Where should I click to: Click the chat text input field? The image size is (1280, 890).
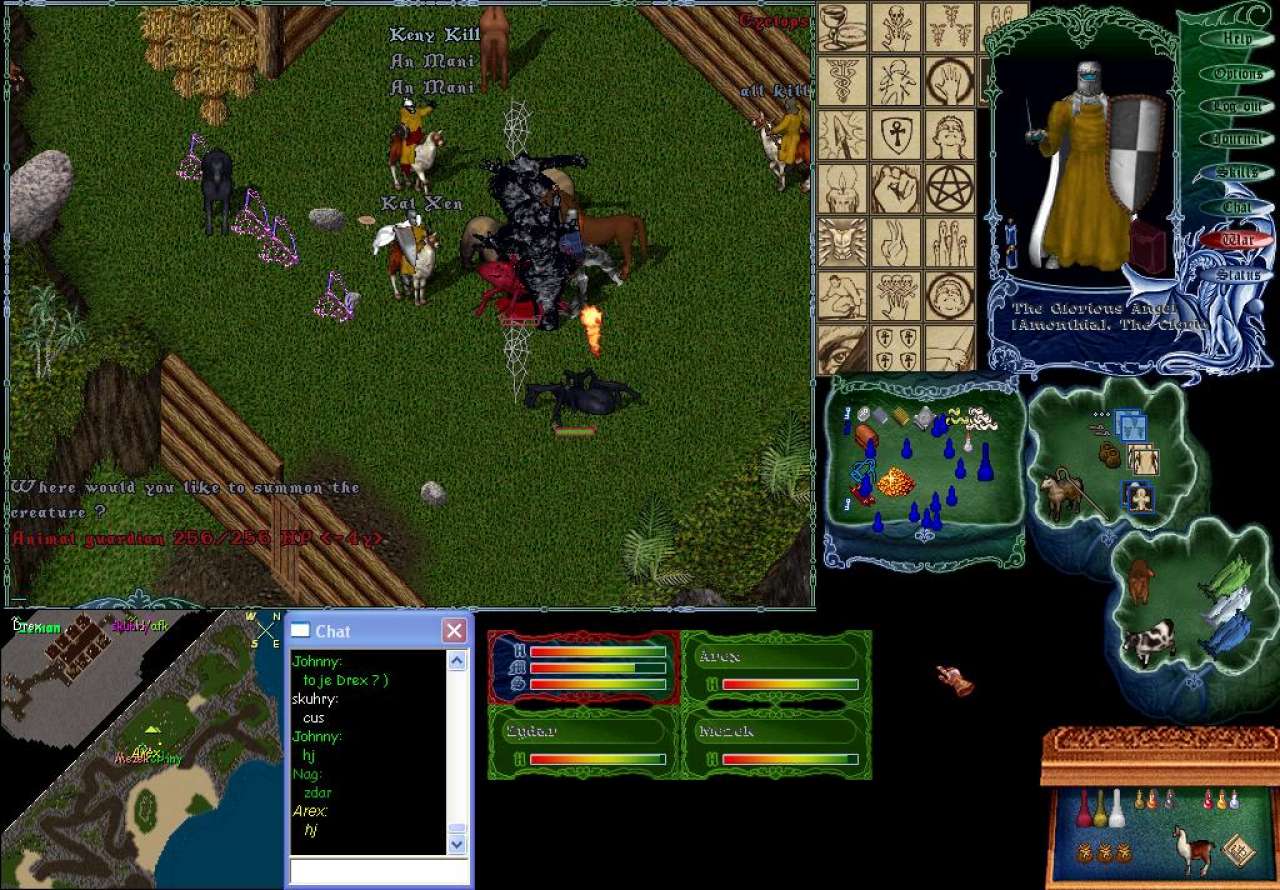click(377, 871)
